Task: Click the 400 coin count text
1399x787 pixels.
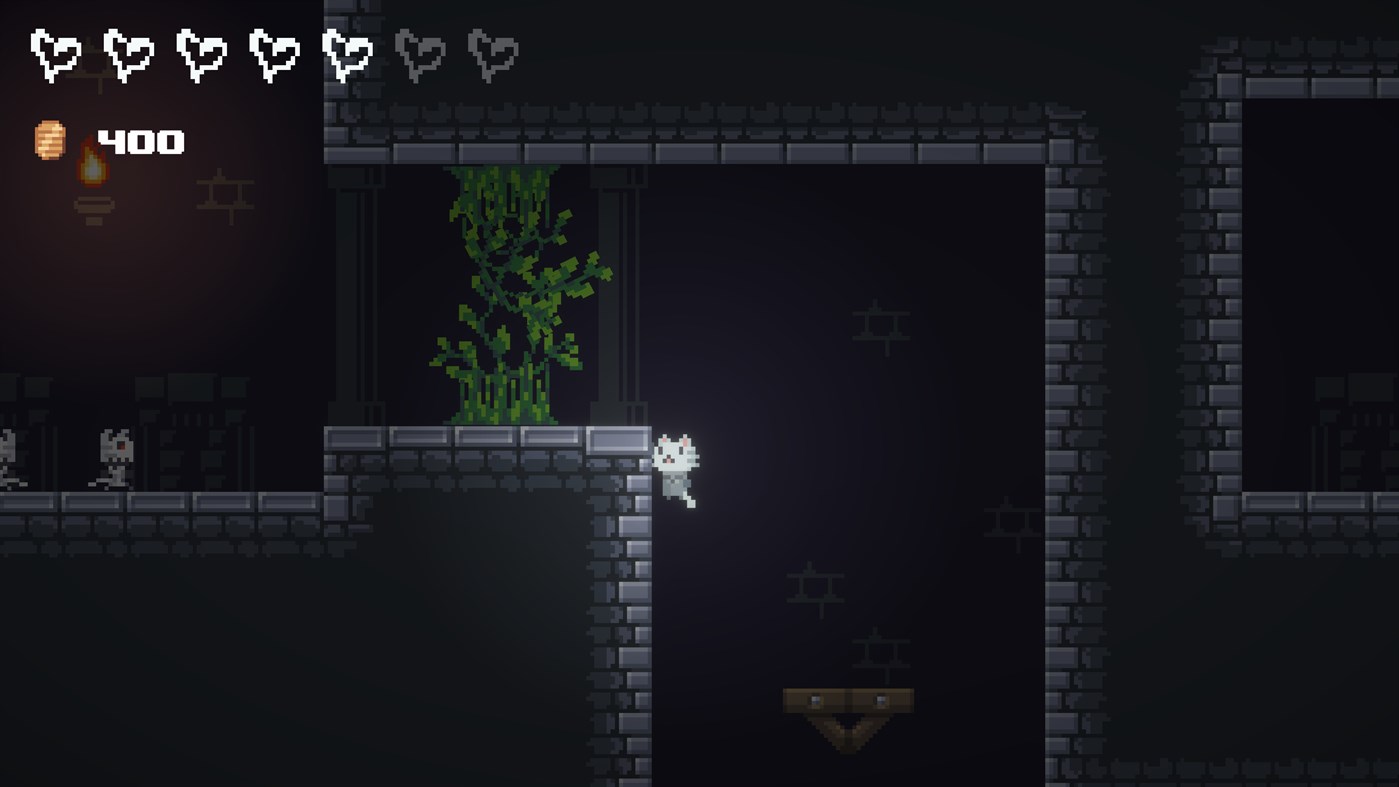Action: 142,141
